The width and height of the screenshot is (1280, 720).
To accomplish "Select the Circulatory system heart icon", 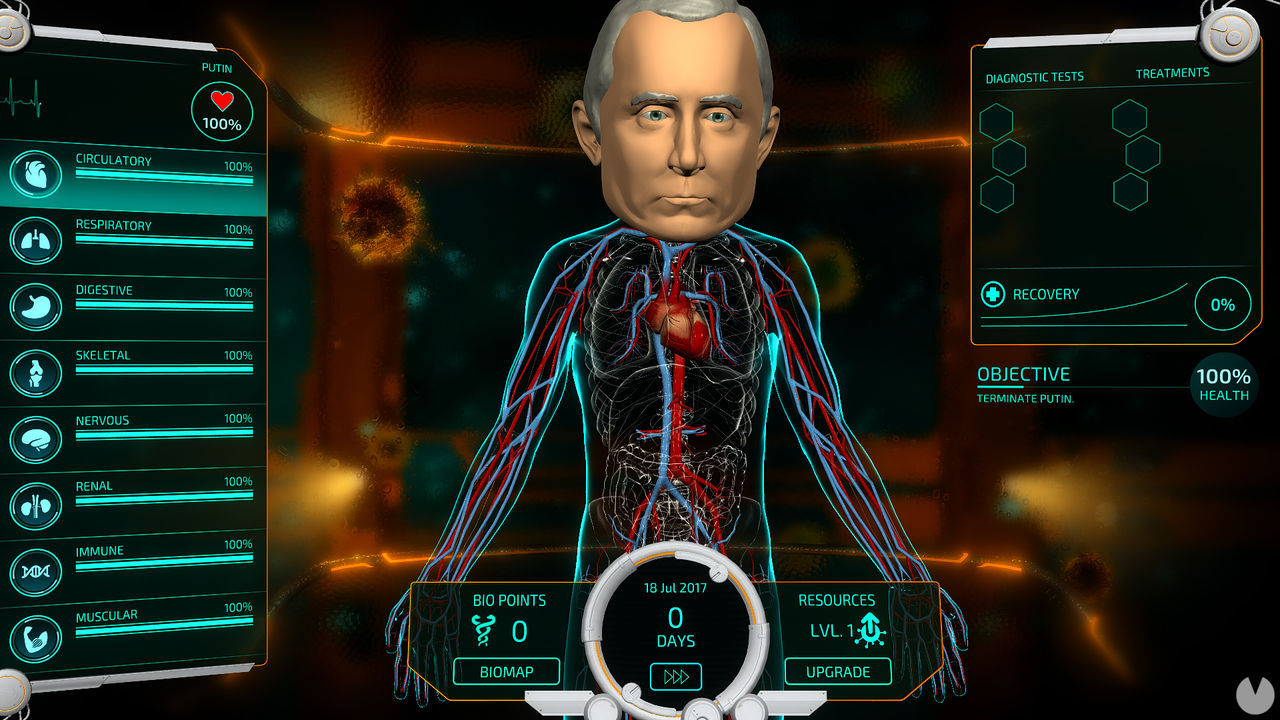I will tap(36, 174).
